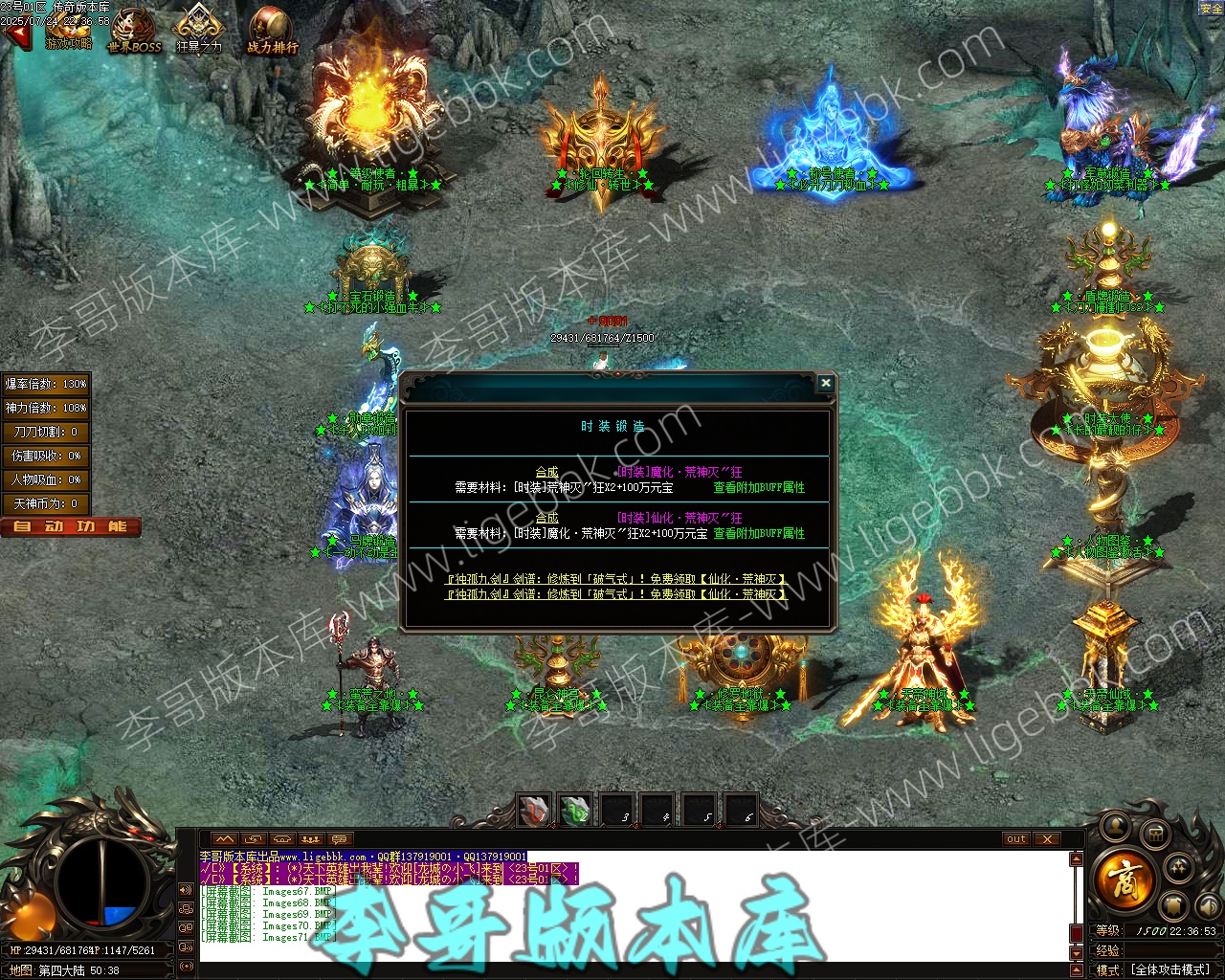
Task: Close the chat panel with X
Action: [x=1047, y=839]
